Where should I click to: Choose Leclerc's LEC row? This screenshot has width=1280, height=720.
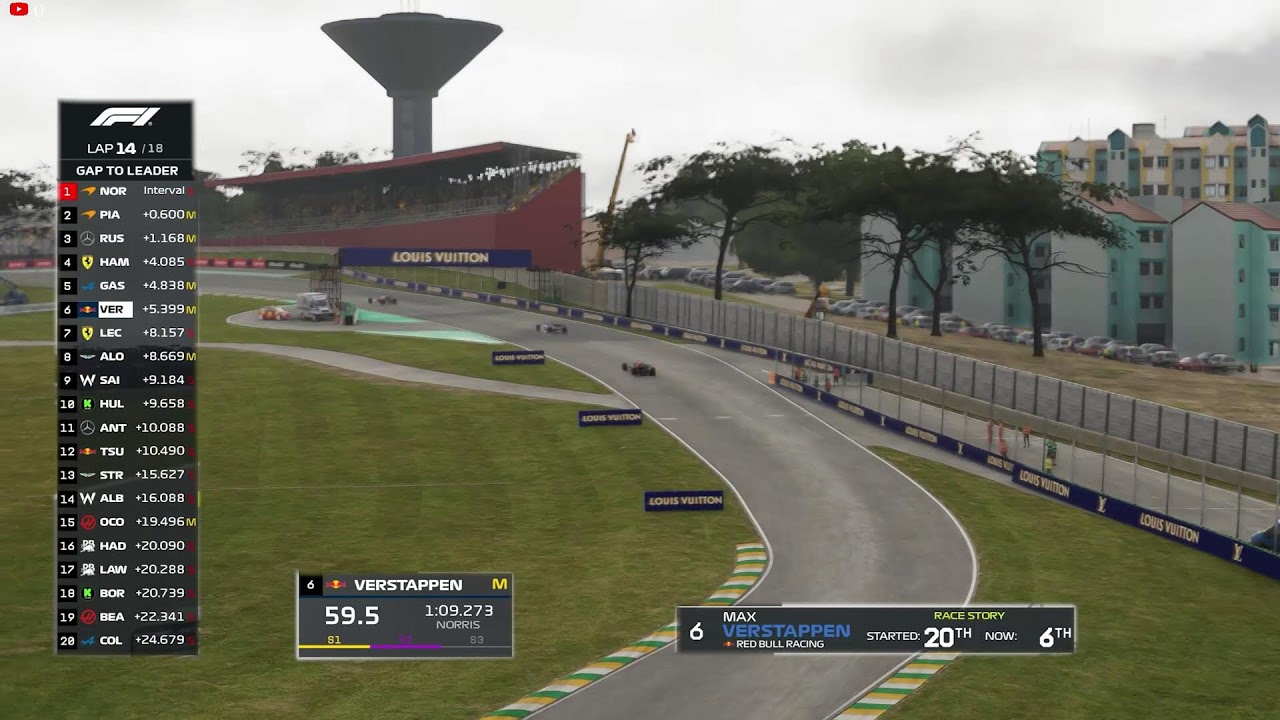[126, 333]
